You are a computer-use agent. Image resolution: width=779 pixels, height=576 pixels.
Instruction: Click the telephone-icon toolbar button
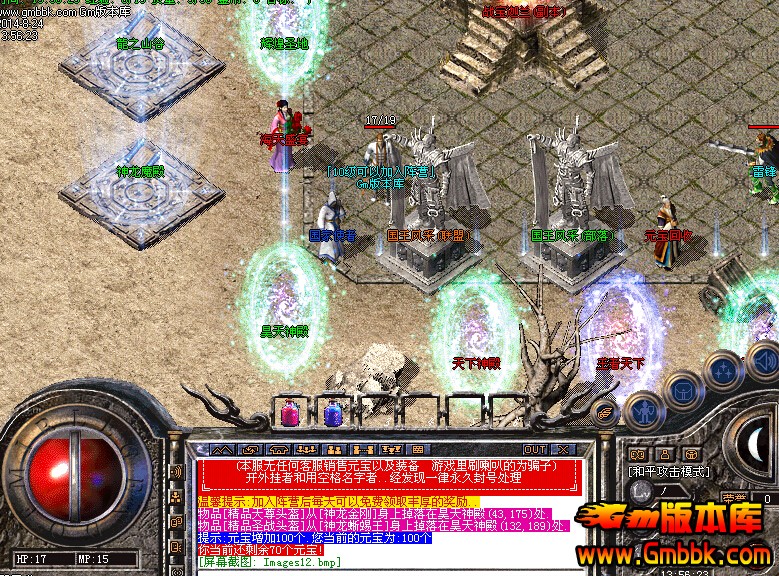[279, 449]
